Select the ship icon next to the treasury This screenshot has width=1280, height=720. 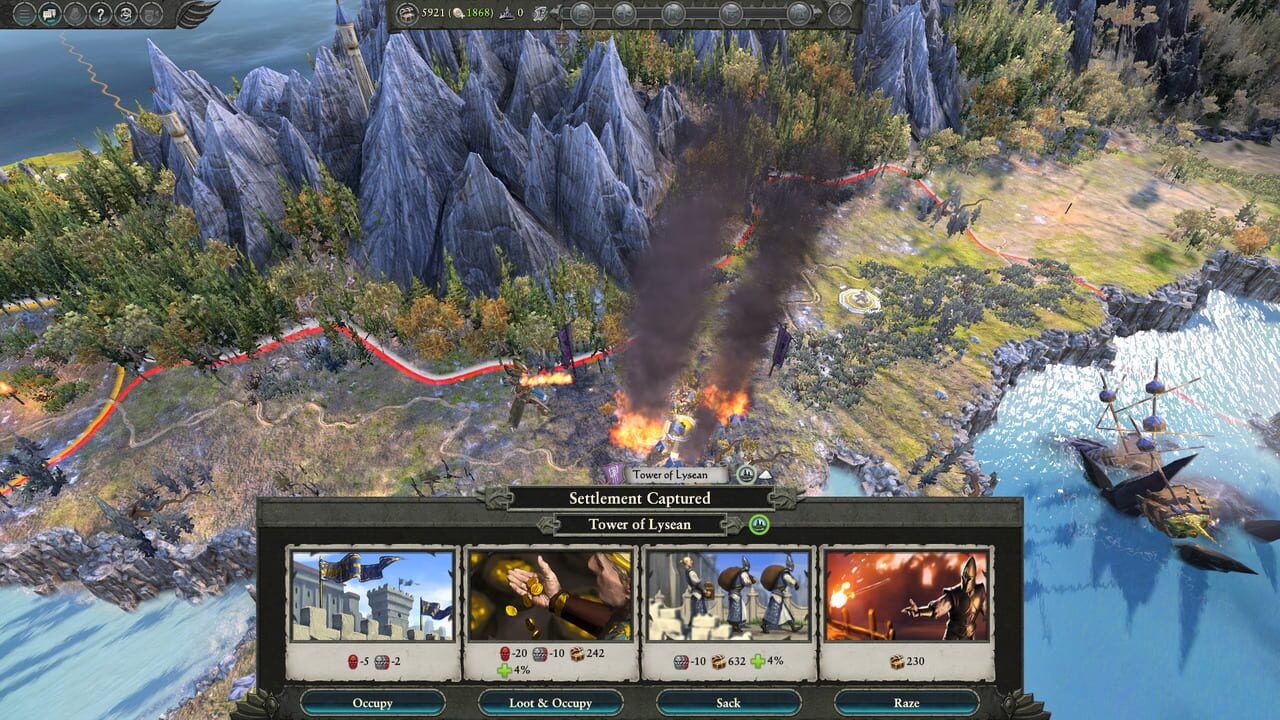539,14
